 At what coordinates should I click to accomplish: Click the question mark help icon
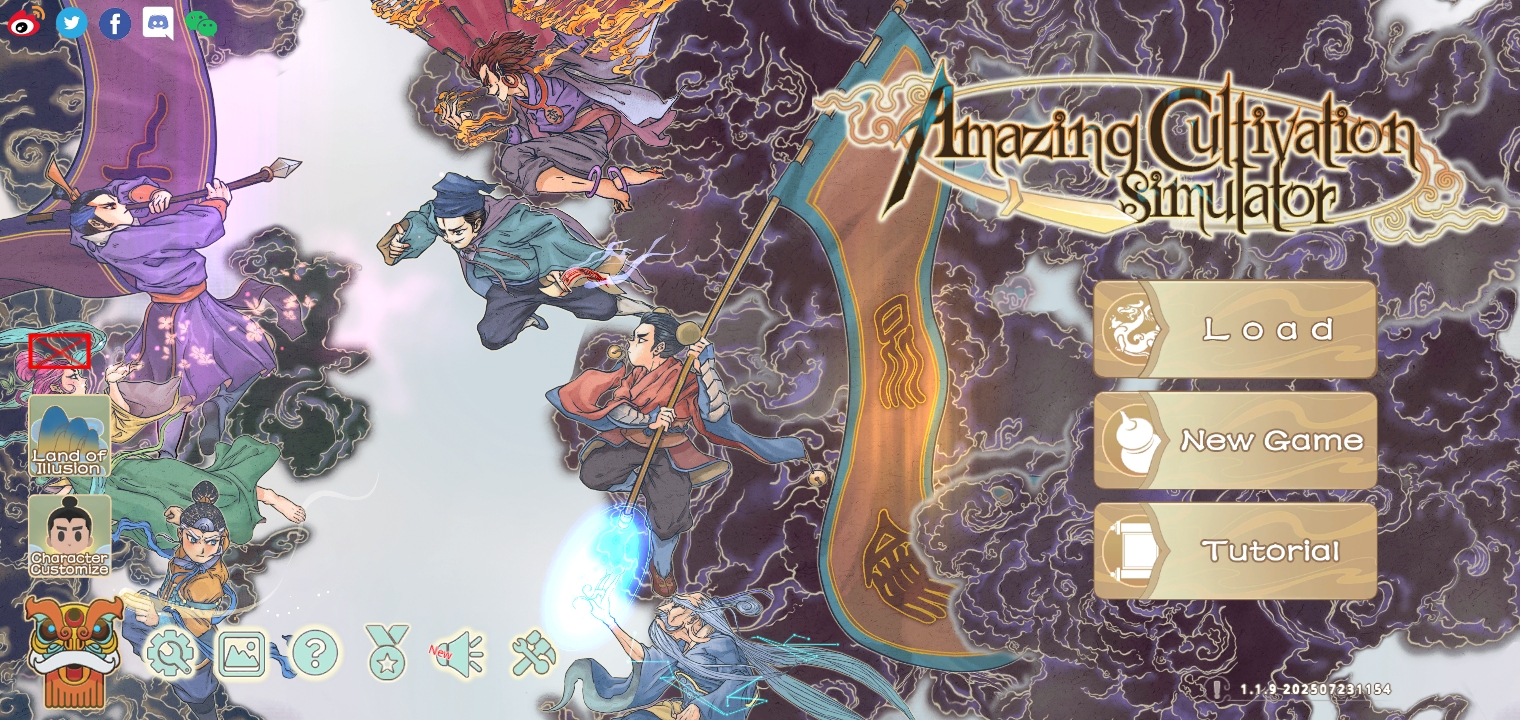pyautogui.click(x=314, y=655)
